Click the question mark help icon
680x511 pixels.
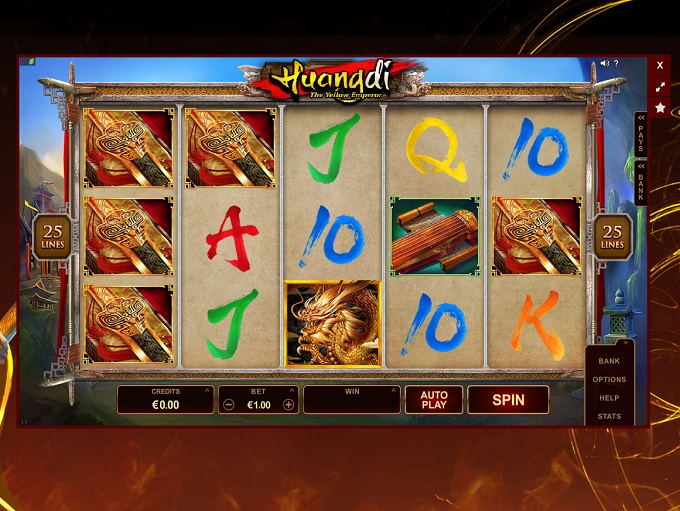(x=618, y=64)
